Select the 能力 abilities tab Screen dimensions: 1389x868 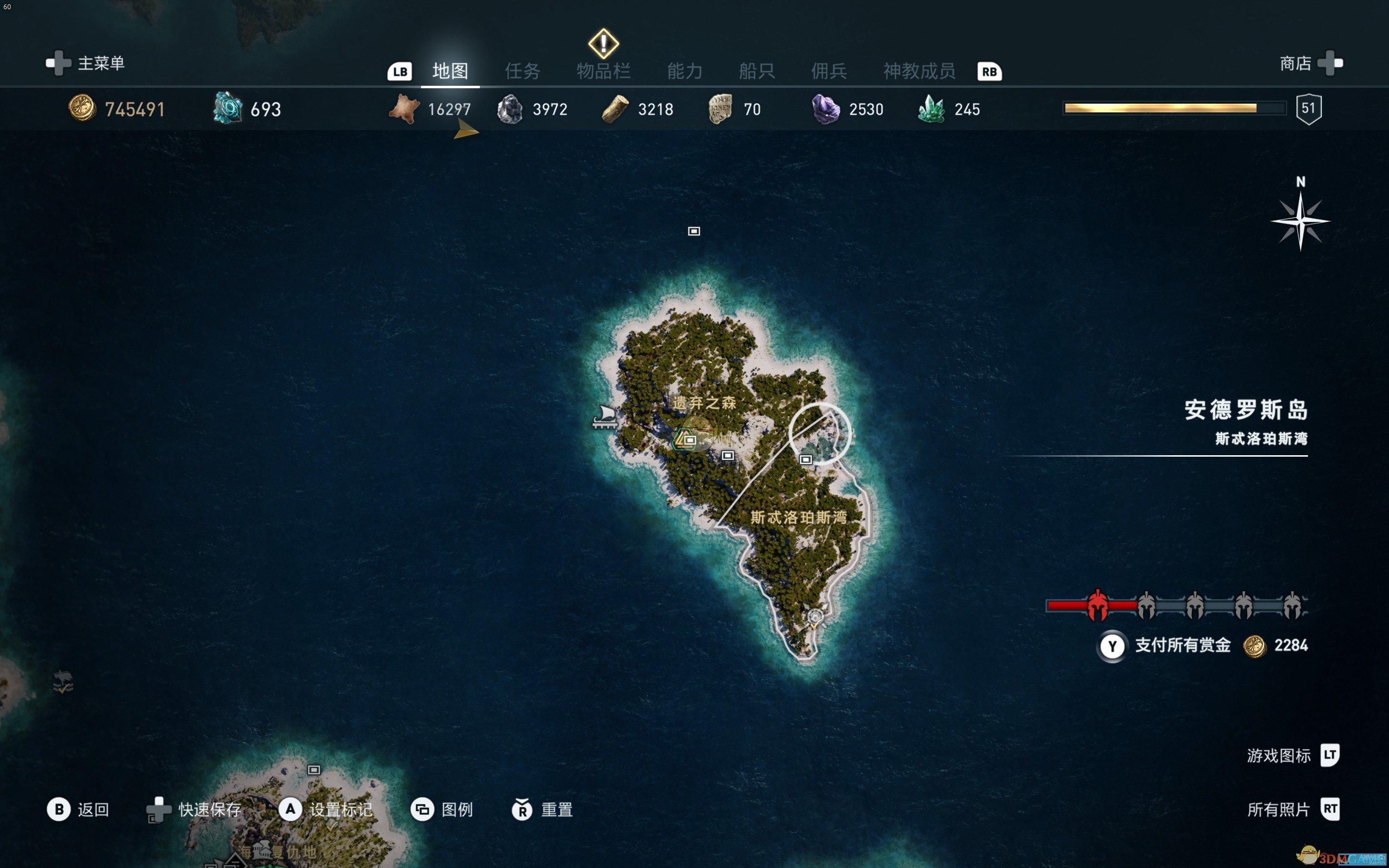pyautogui.click(x=685, y=71)
